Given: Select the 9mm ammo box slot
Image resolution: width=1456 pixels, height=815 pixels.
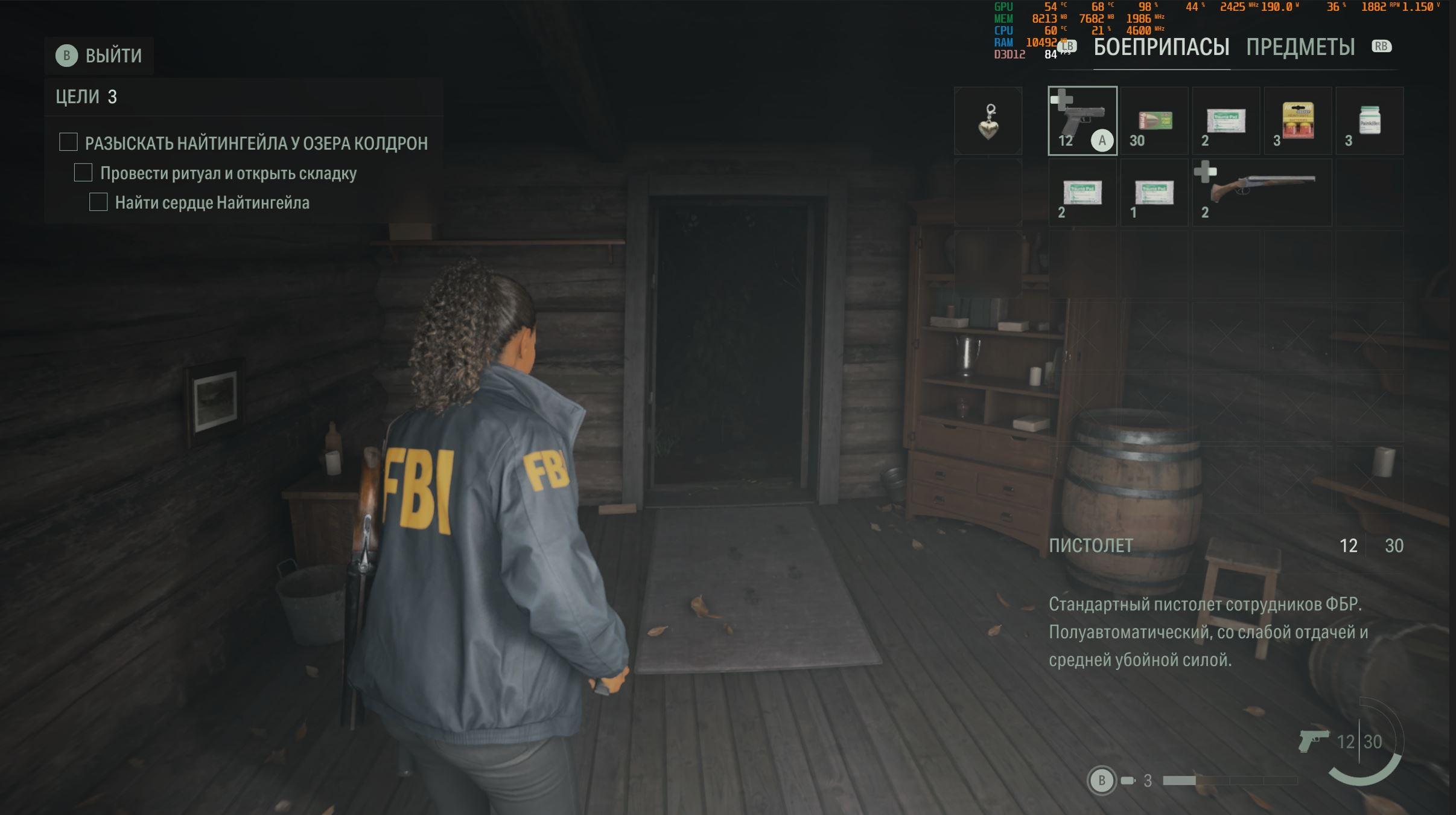Looking at the screenshot, I should click(x=1154, y=121).
